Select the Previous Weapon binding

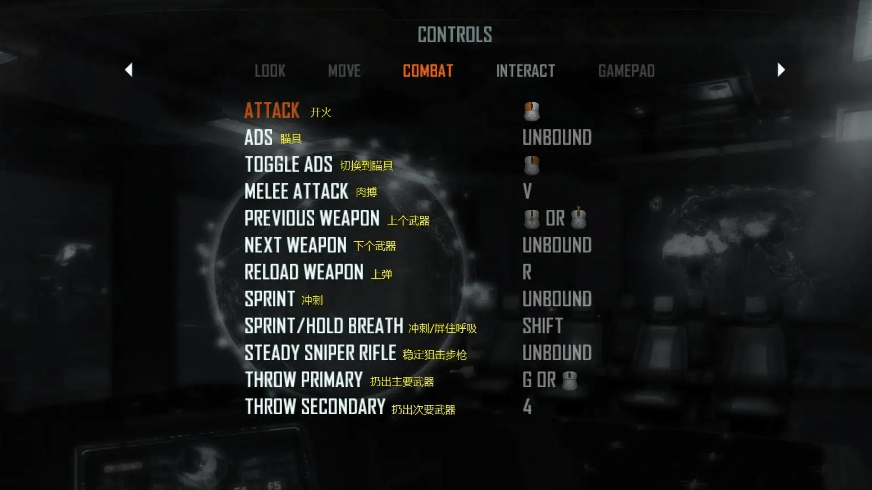coord(312,219)
